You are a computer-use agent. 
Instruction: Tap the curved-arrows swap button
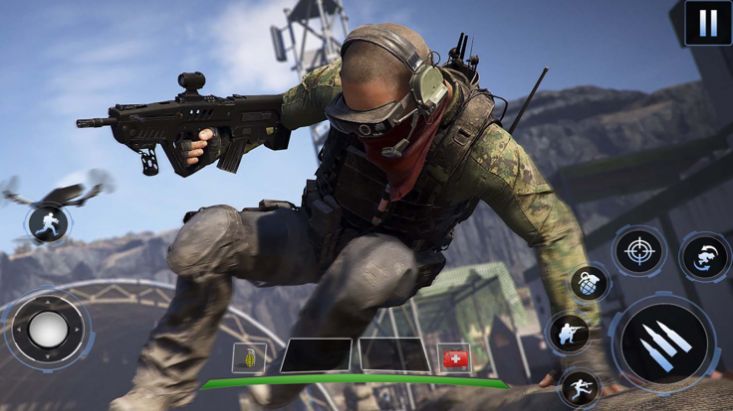[x=704, y=256]
